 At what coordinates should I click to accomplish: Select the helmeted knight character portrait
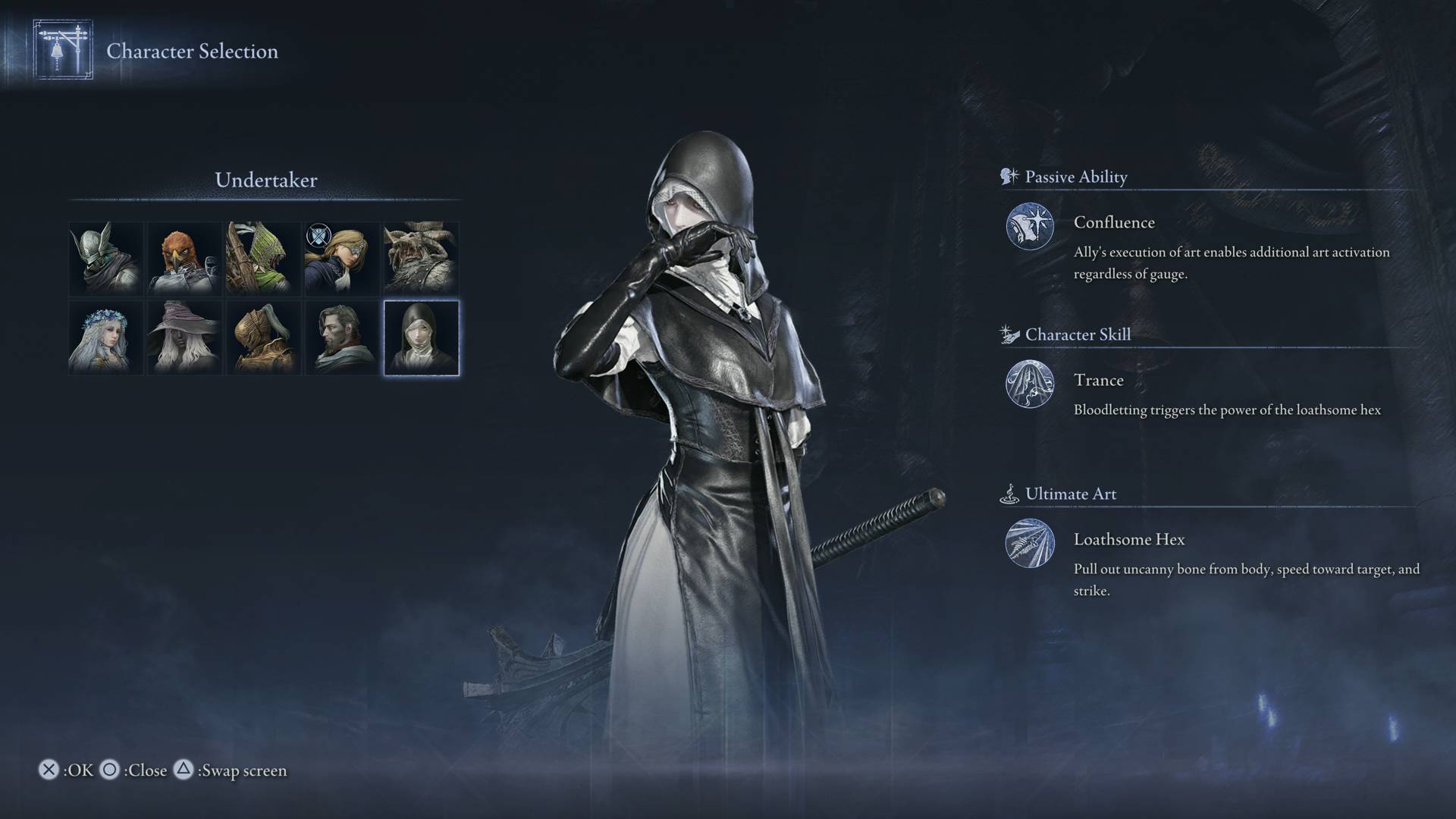[x=105, y=258]
